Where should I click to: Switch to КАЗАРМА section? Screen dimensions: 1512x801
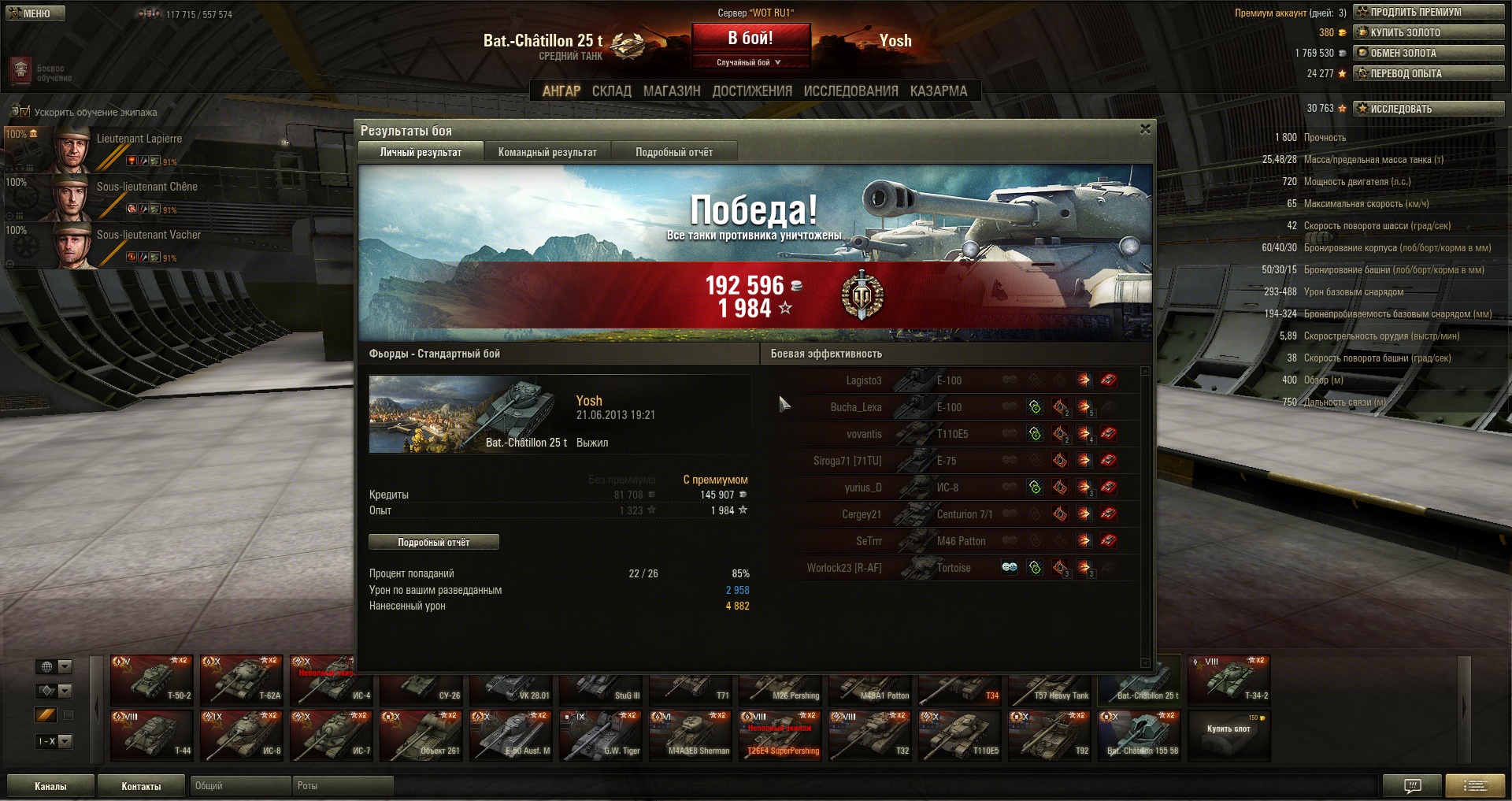(x=938, y=91)
